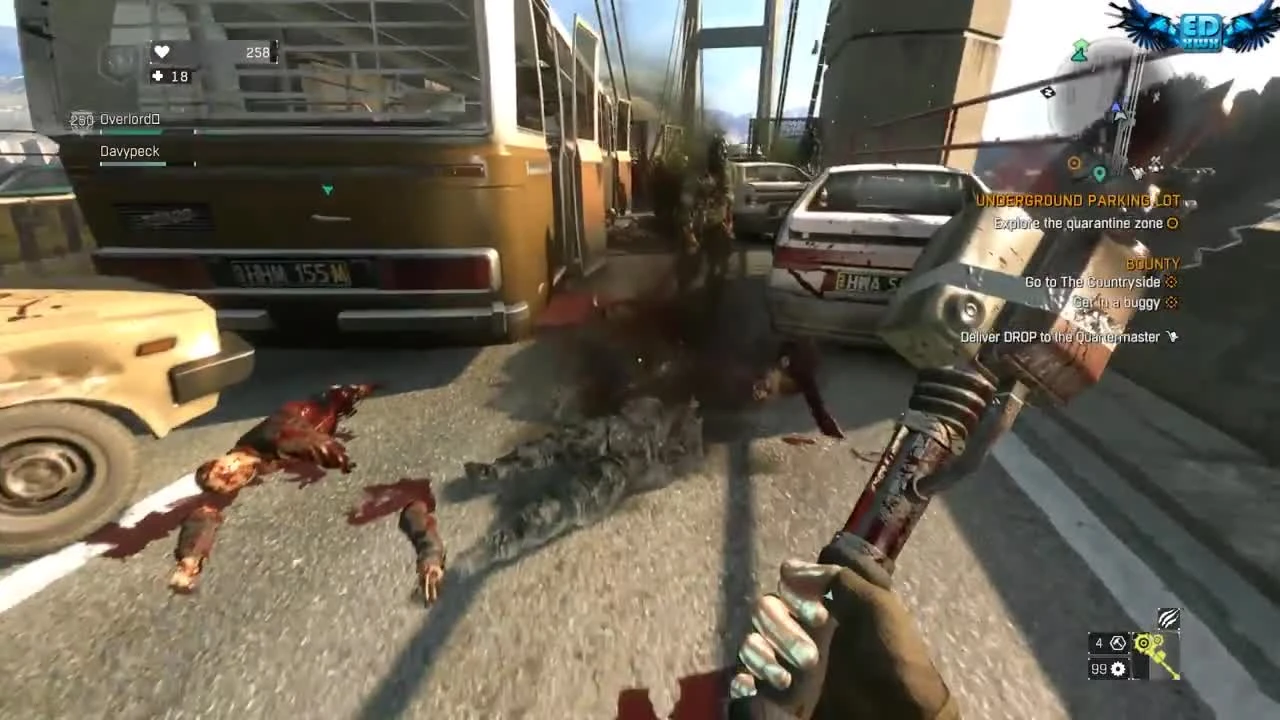Image resolution: width=1280 pixels, height=720 pixels.
Task: Click the green waypoint marker on the minimap
Action: pyautogui.click(x=1080, y=52)
